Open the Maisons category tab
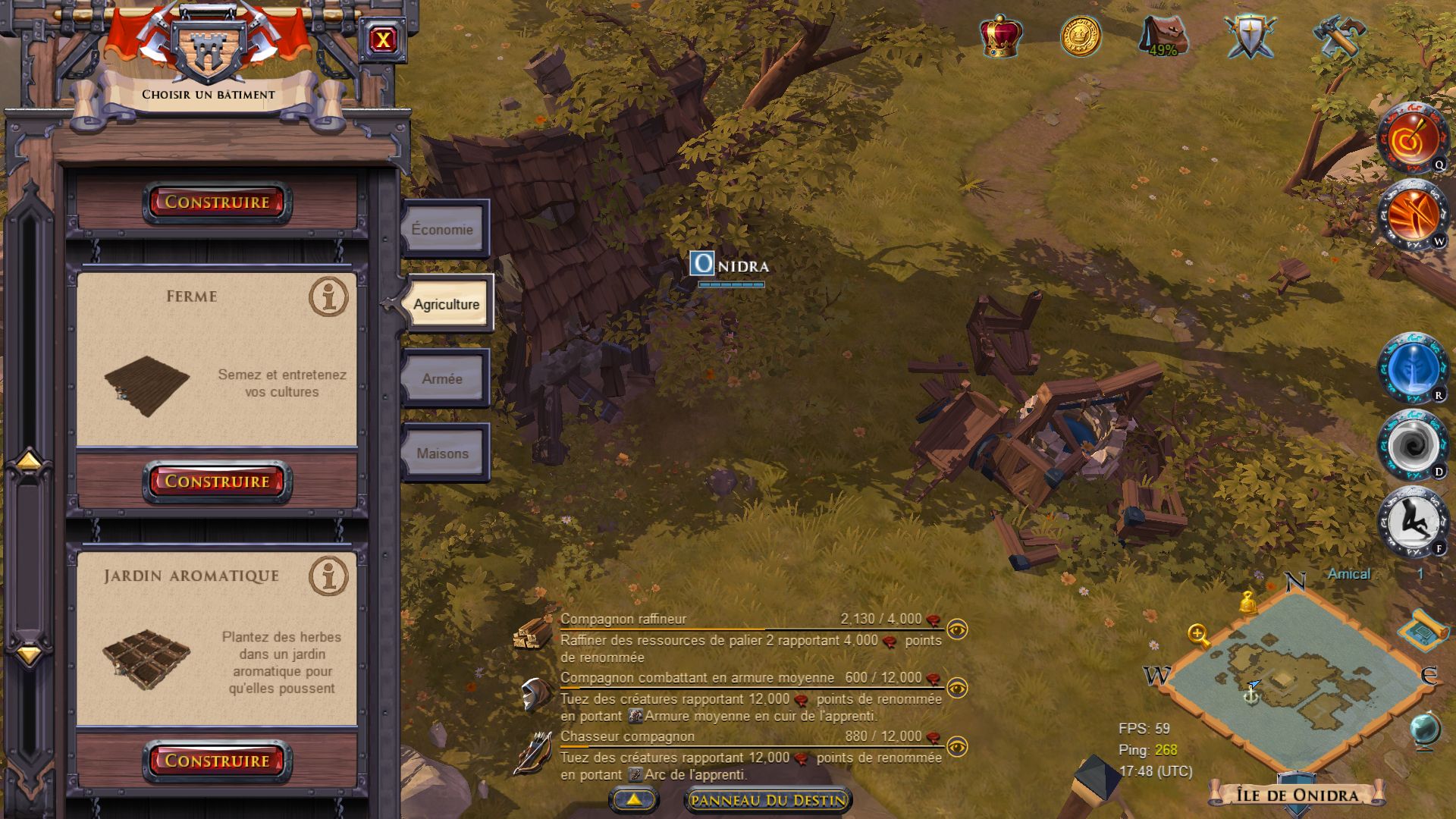This screenshot has height=819, width=1456. click(x=444, y=453)
